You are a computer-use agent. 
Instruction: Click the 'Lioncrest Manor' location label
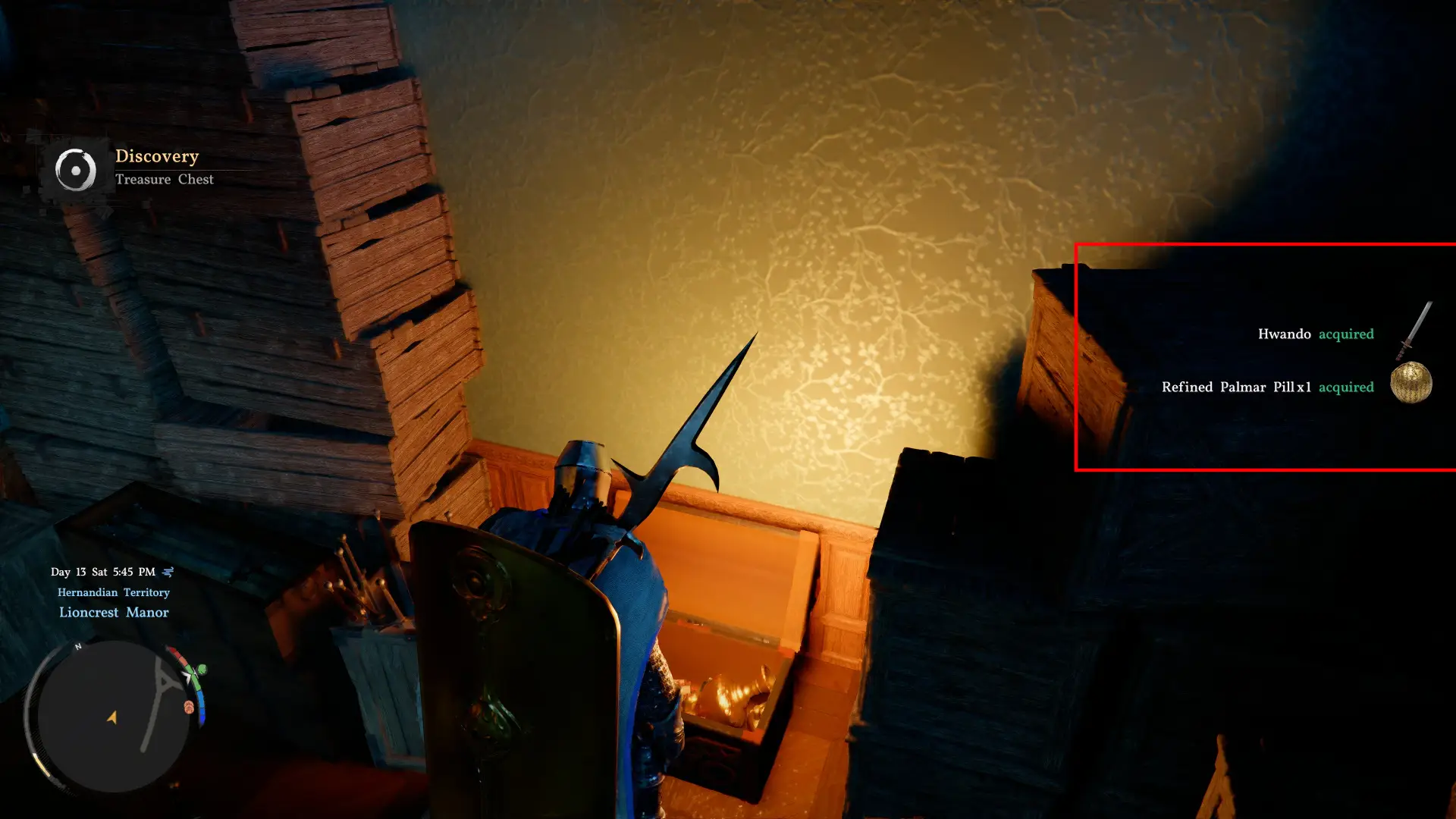click(114, 613)
